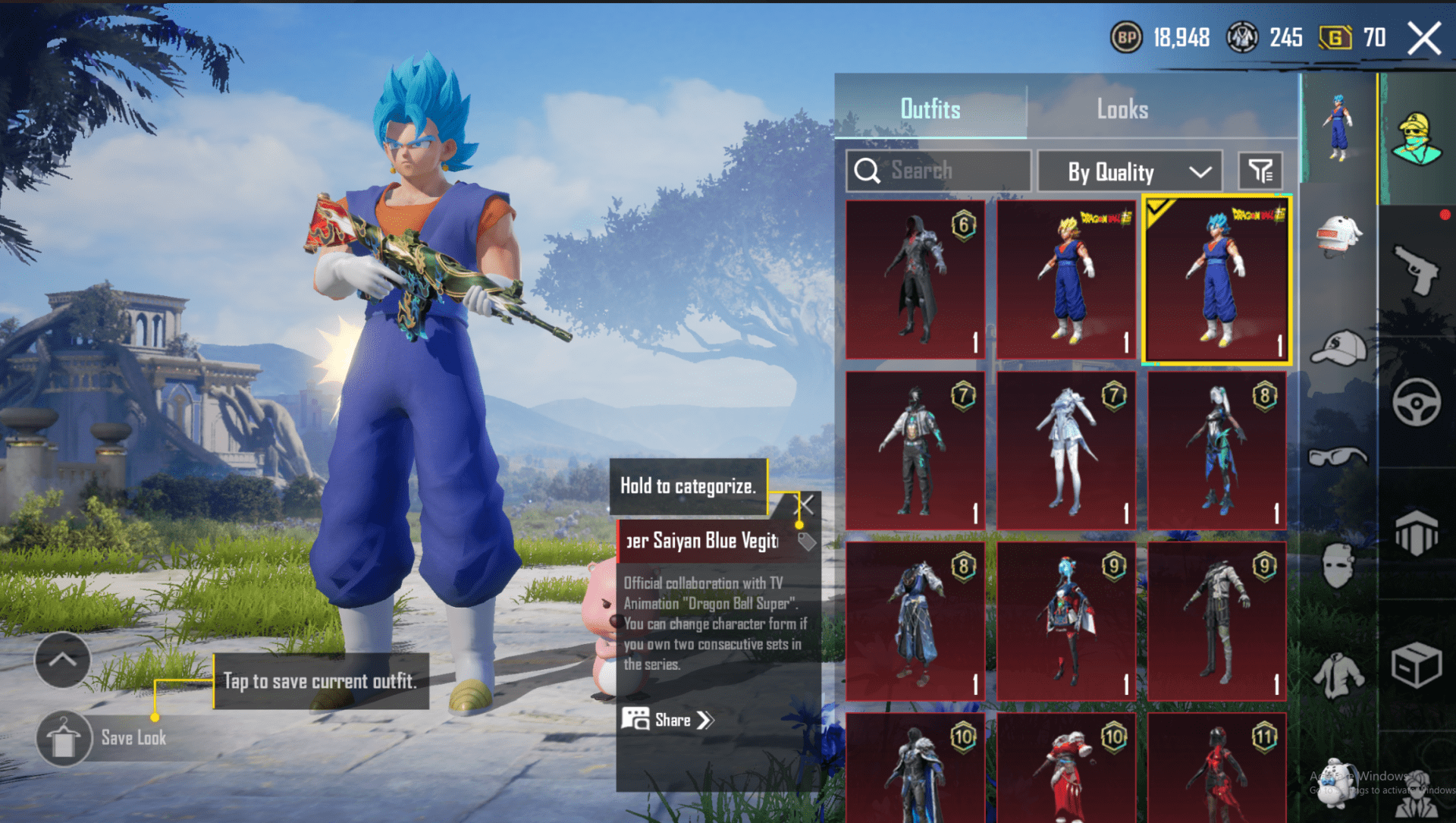Switch to the pistol weapon skins section
The image size is (1456, 823).
coord(1416,269)
